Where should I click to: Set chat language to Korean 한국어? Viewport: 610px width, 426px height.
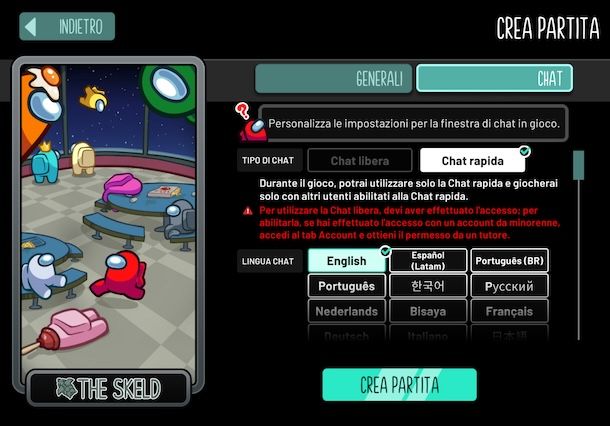click(x=428, y=286)
